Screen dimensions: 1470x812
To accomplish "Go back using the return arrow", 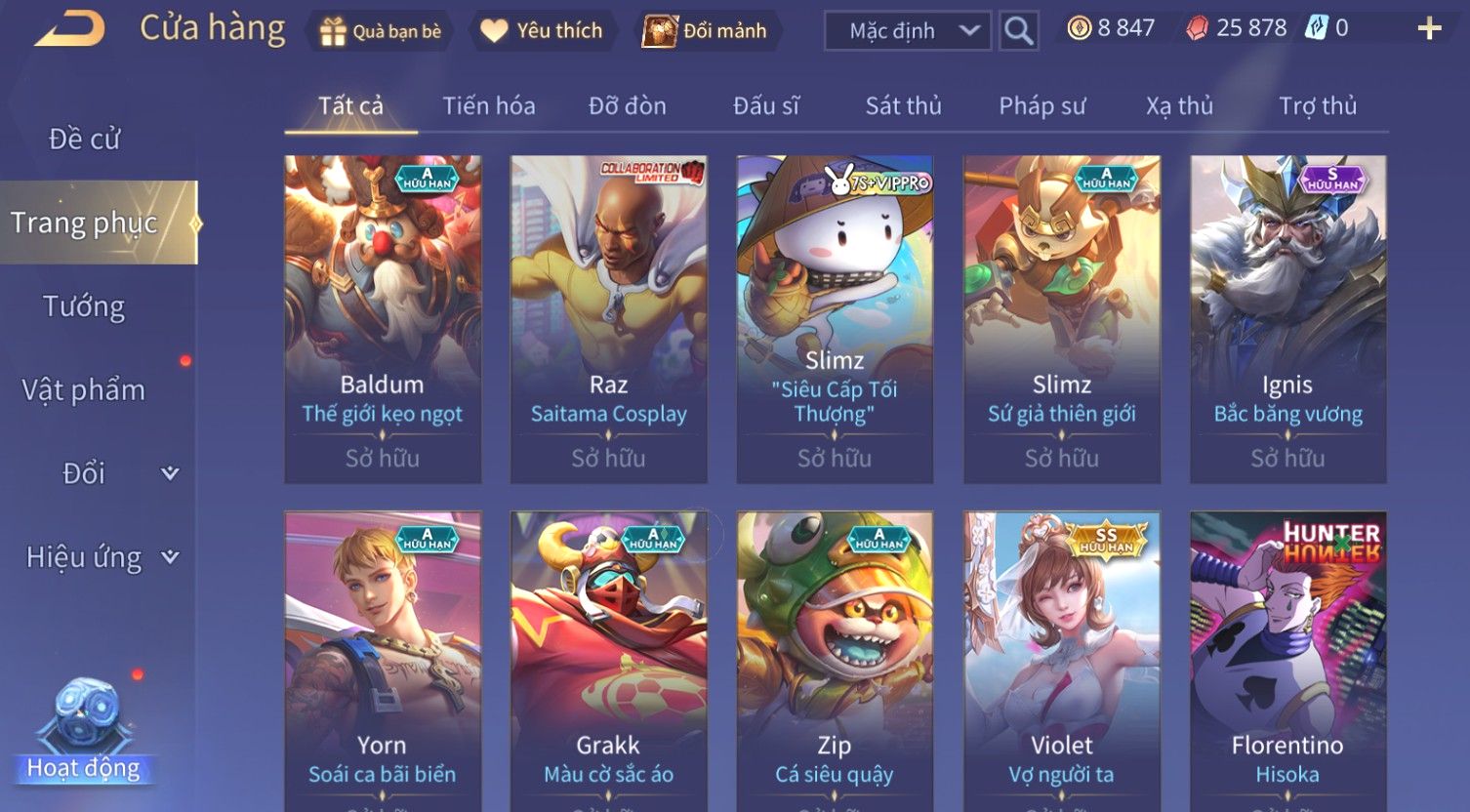I will click(x=69, y=29).
